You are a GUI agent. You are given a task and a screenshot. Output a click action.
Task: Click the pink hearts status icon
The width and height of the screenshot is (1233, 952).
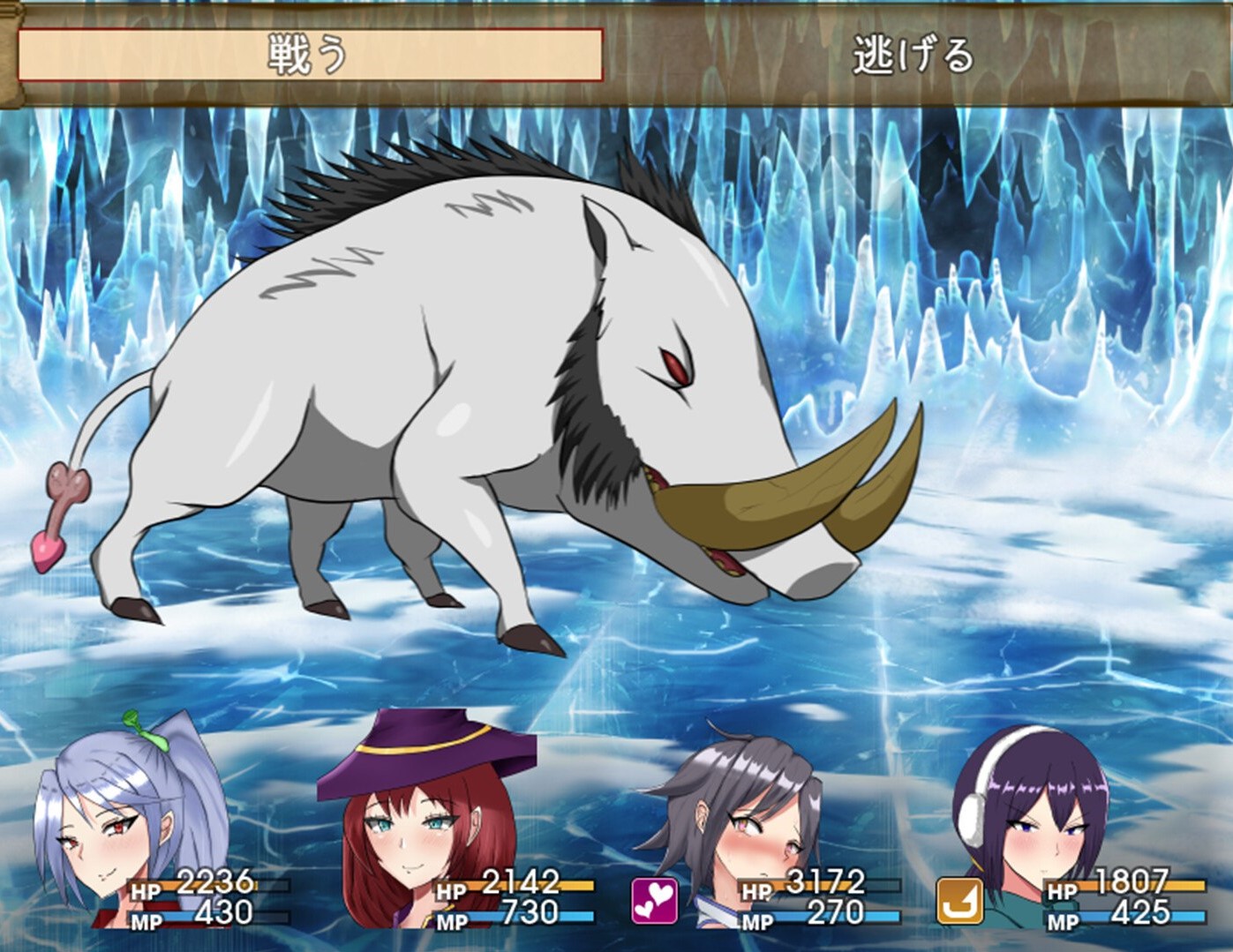(655, 901)
